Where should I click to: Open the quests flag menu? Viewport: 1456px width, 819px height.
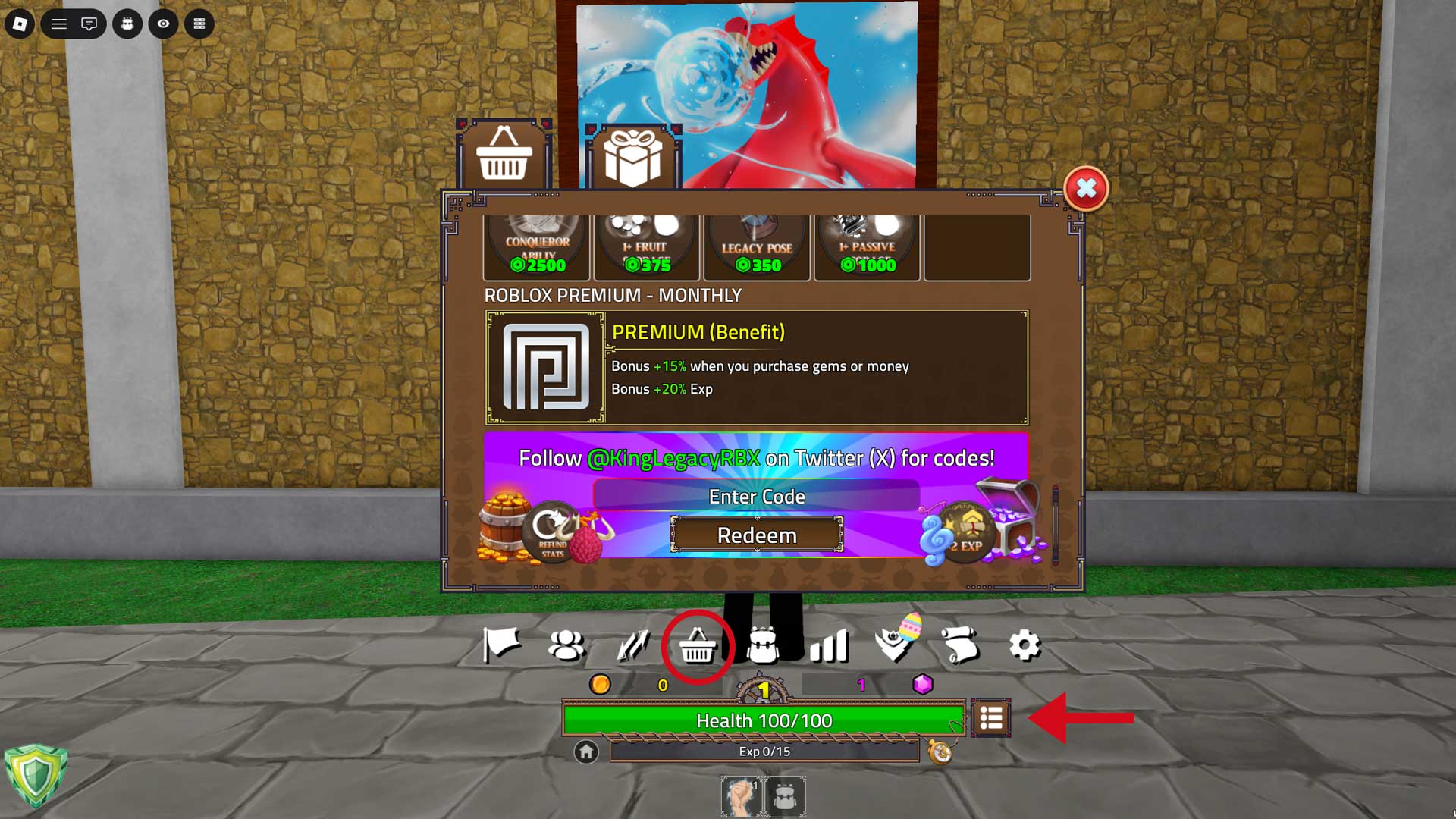pos(503,645)
